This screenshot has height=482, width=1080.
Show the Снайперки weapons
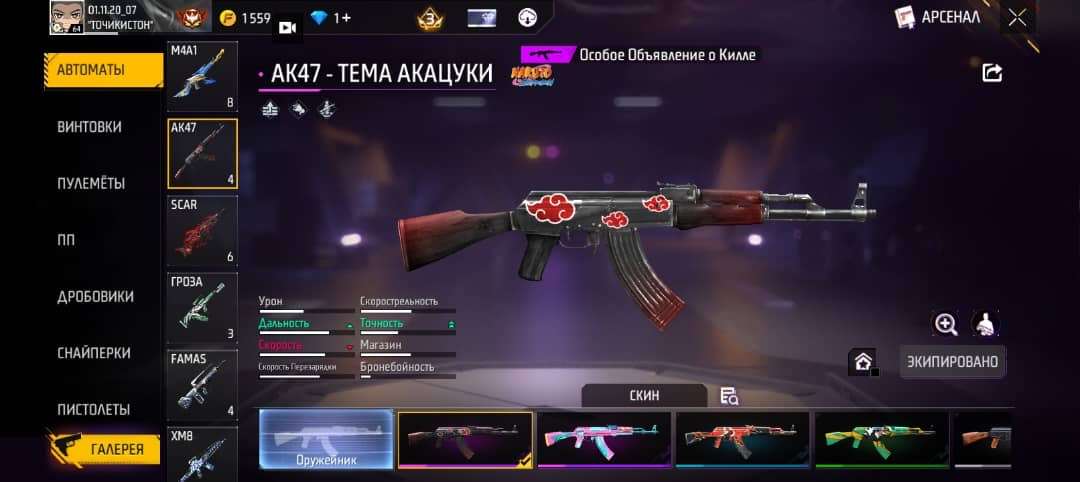[95, 353]
